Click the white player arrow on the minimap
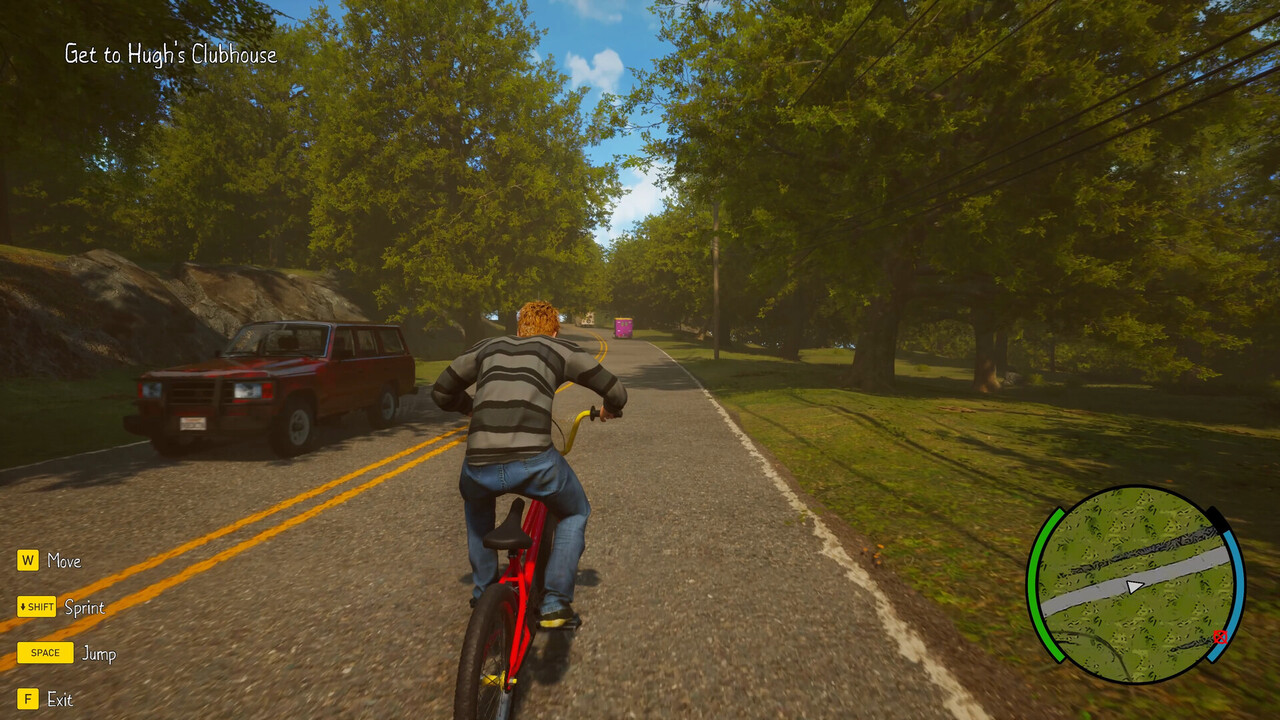The height and width of the screenshot is (720, 1280). pos(1134,586)
